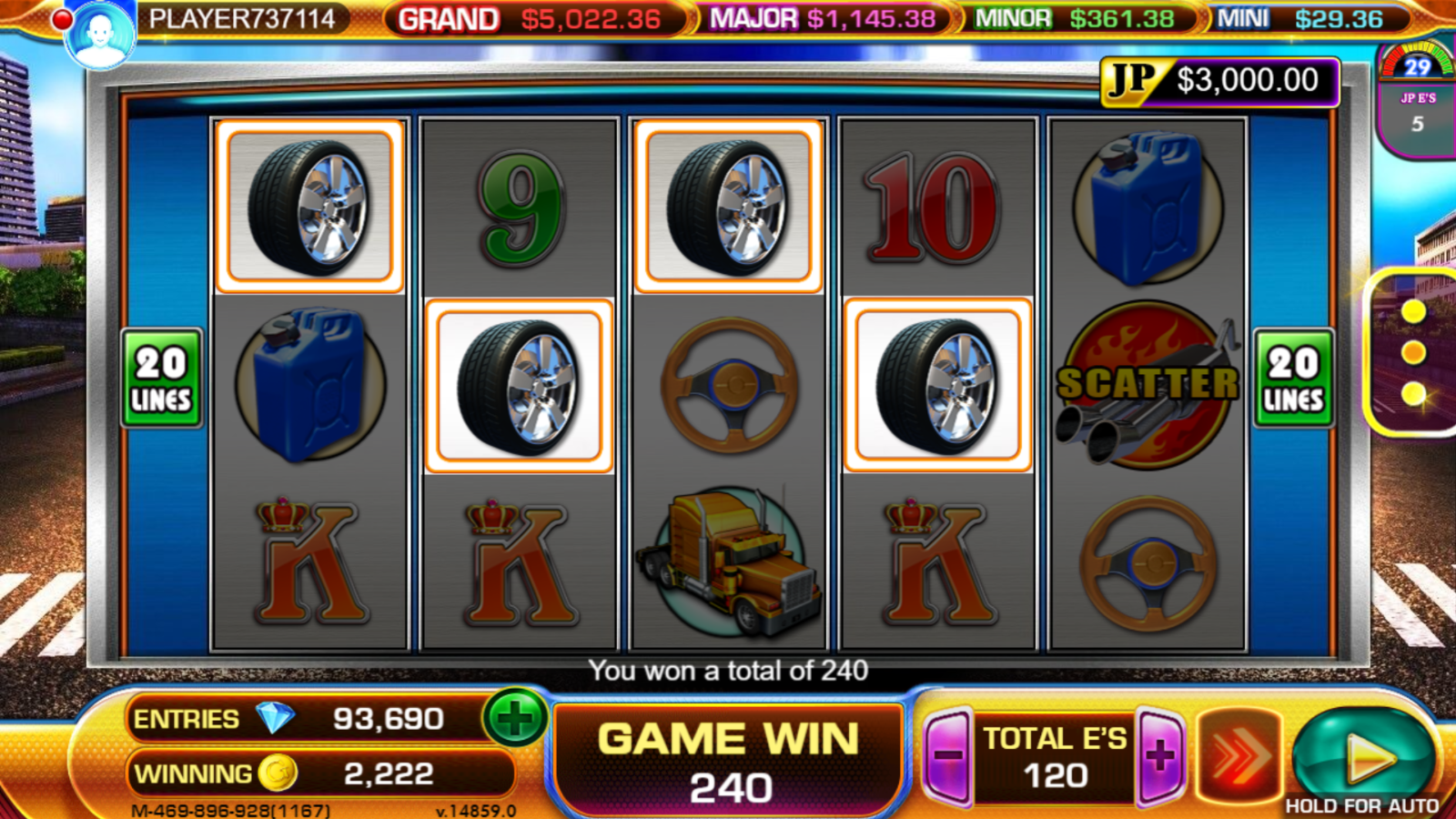The image size is (1456, 819).
Task: Show the JP $3,000.00 jackpot details
Action: click(x=1219, y=82)
